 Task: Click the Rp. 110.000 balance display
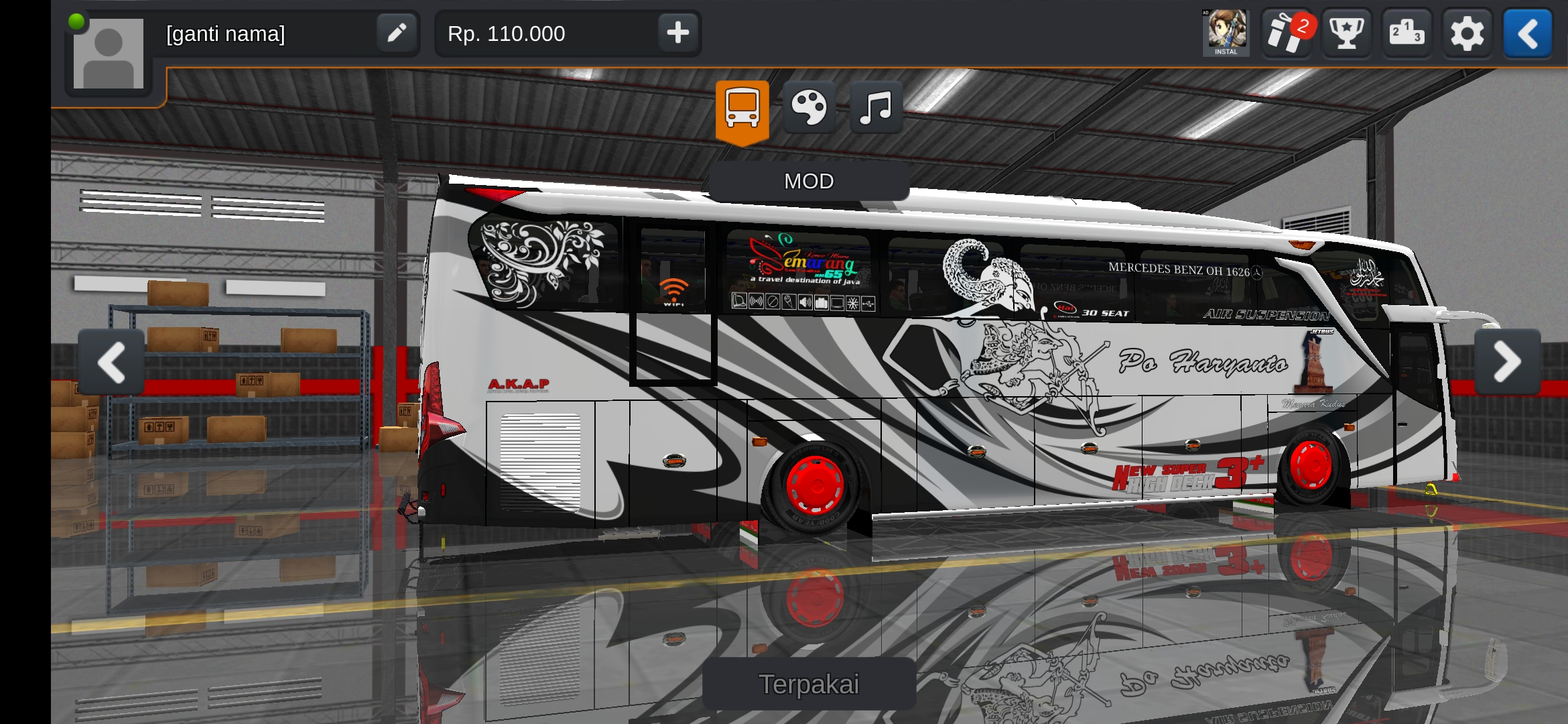505,33
